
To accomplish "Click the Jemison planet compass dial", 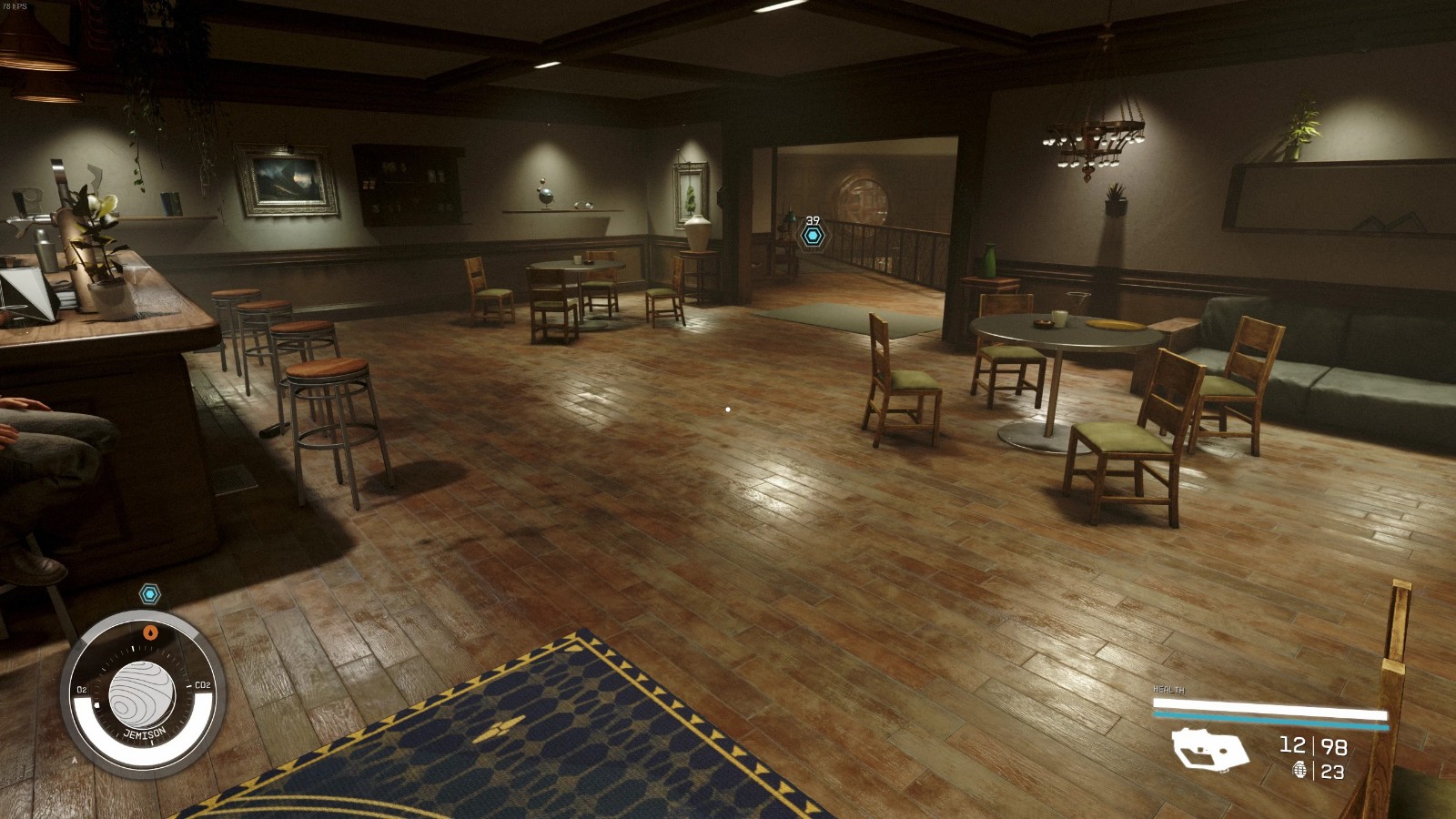I will (x=141, y=694).
